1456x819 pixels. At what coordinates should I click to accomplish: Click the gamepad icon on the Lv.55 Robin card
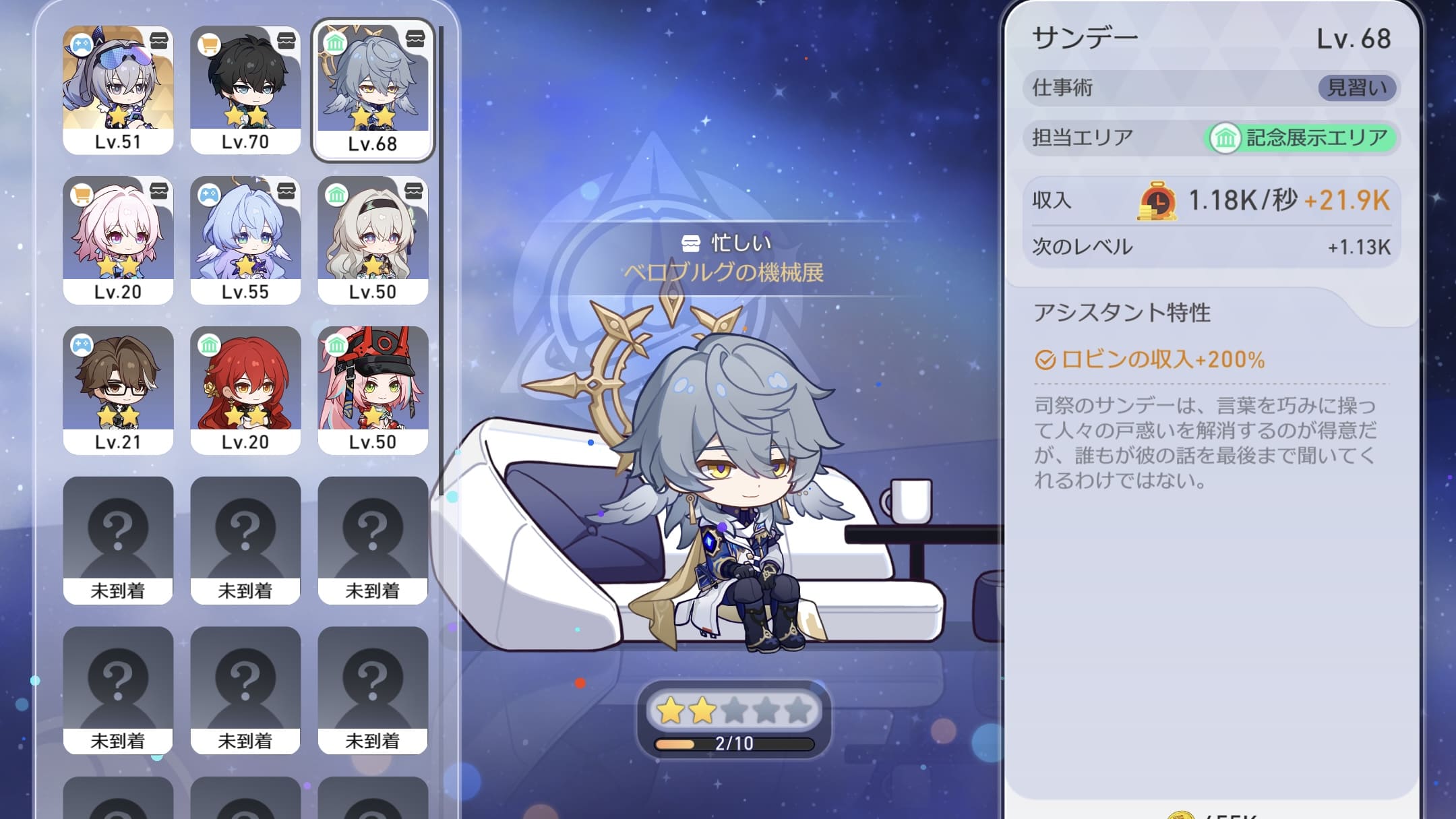(x=210, y=193)
